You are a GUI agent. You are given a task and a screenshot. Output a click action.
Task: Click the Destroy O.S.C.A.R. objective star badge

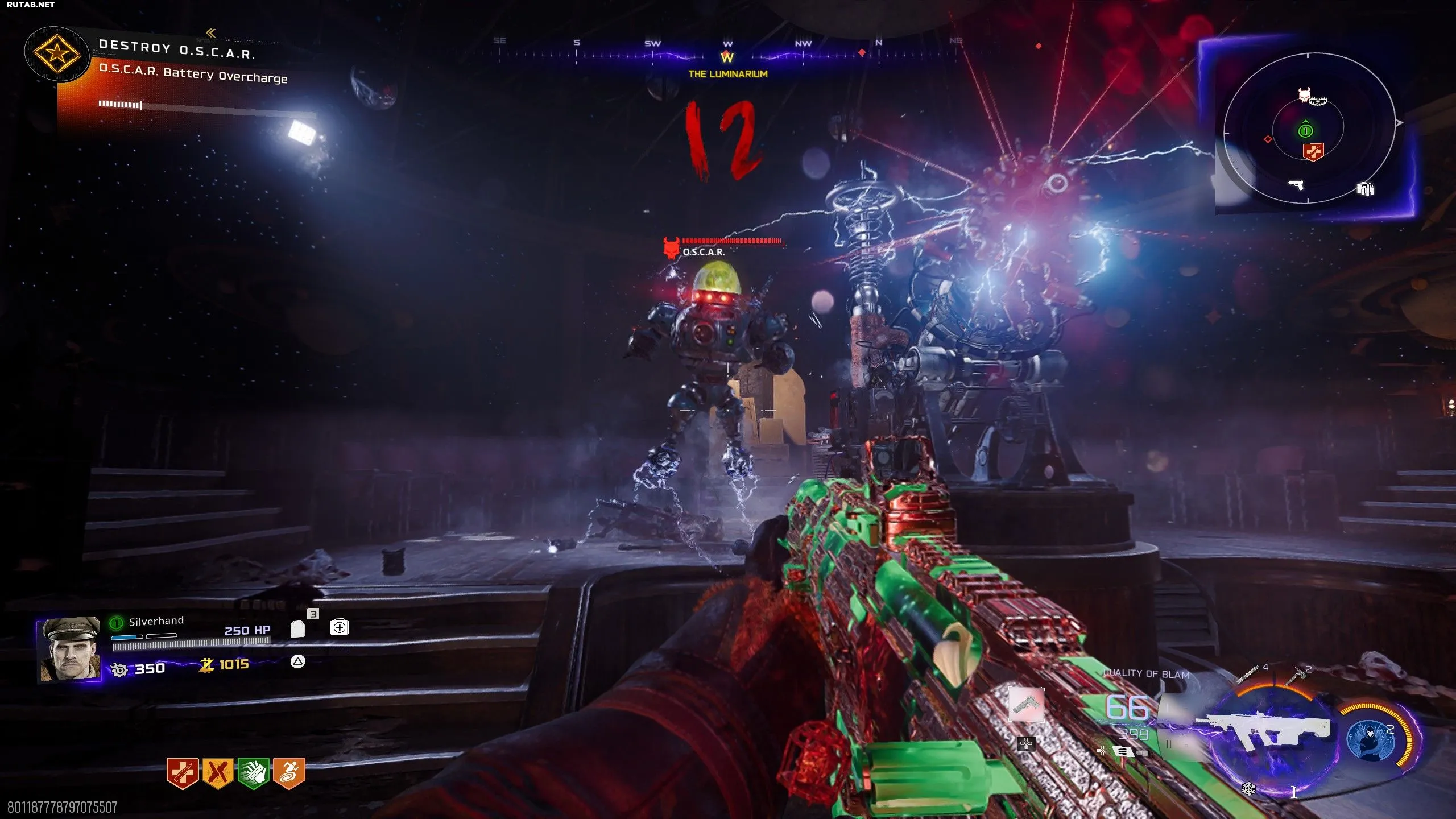click(56, 55)
